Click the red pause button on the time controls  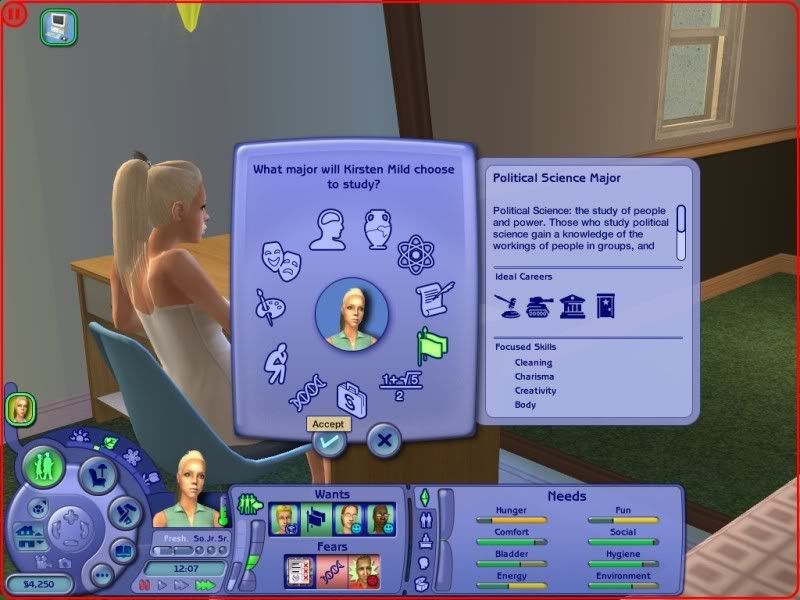(x=146, y=585)
